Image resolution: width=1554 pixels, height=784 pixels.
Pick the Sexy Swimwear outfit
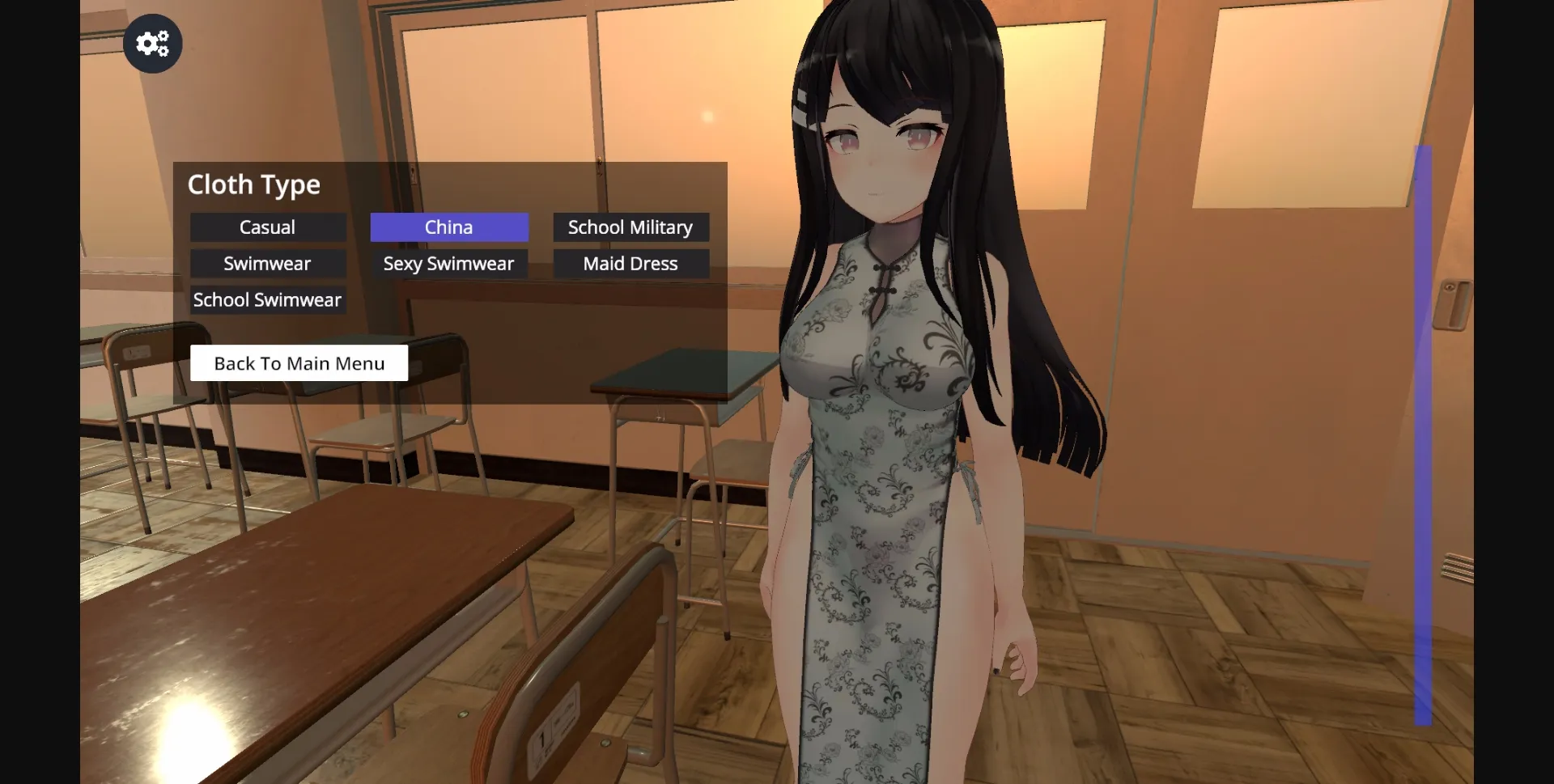click(449, 263)
